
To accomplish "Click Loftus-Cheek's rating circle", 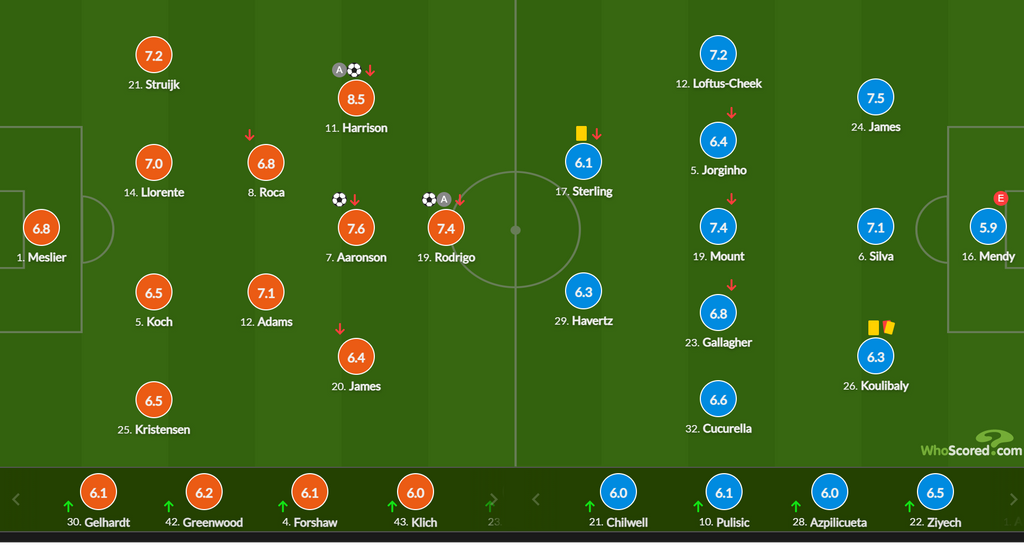I will tap(718, 55).
